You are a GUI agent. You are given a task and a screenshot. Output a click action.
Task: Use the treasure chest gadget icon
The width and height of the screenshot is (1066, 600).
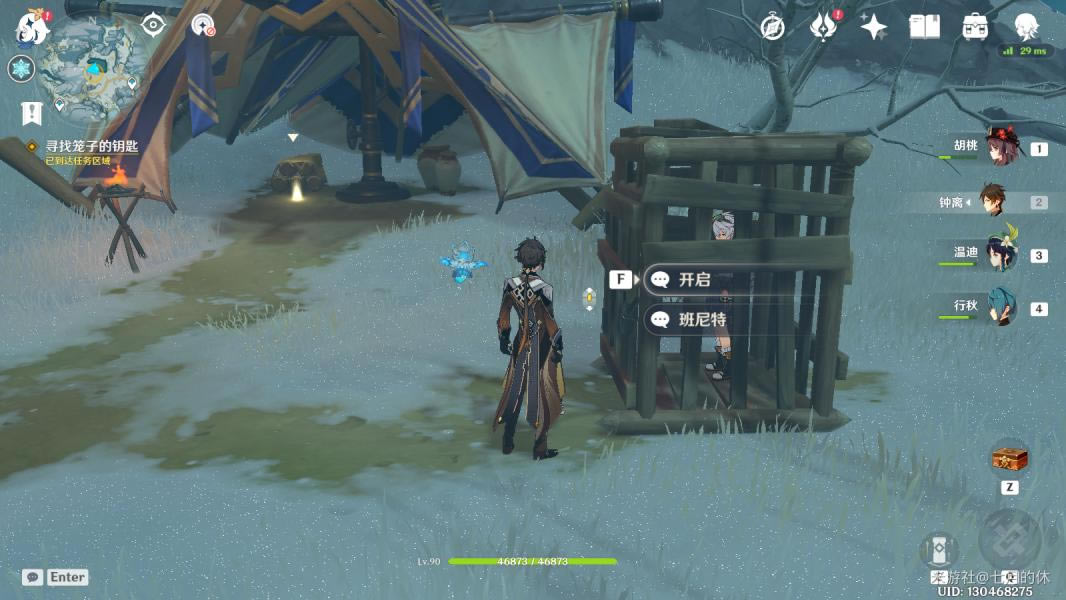pyautogui.click(x=1009, y=458)
